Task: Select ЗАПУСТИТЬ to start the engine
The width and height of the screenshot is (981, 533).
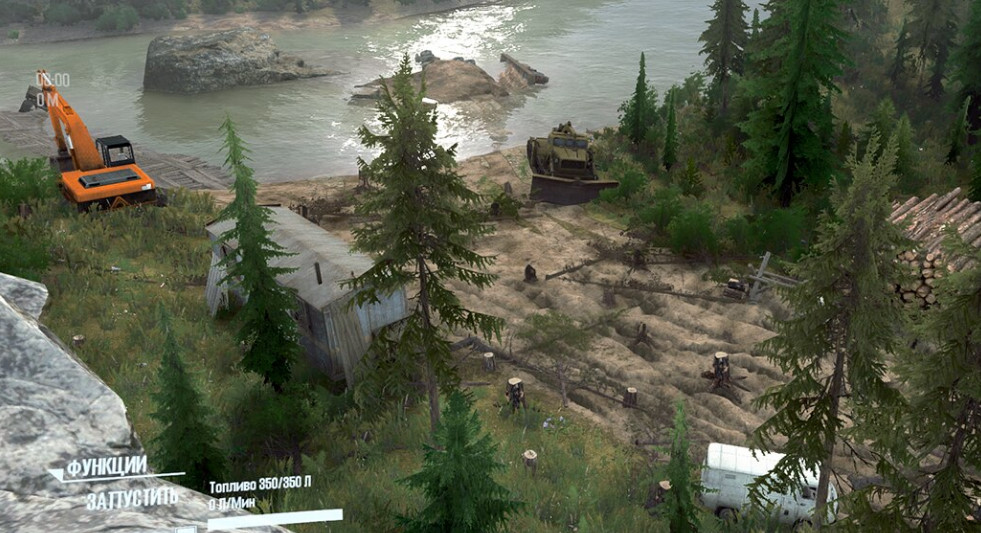Action: (132, 498)
